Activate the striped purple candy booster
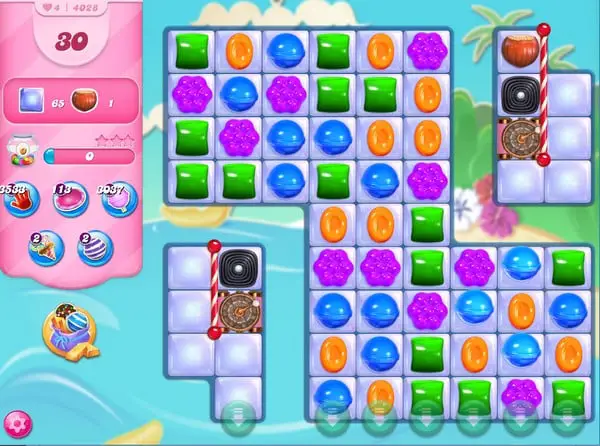Screen dimensions: 600x446 [96, 246]
